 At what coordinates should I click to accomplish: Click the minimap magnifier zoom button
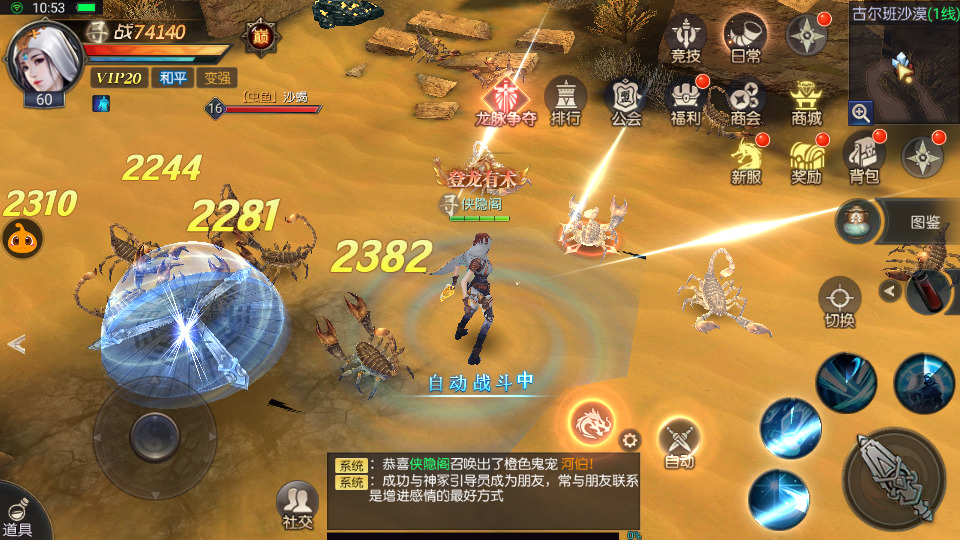861,112
